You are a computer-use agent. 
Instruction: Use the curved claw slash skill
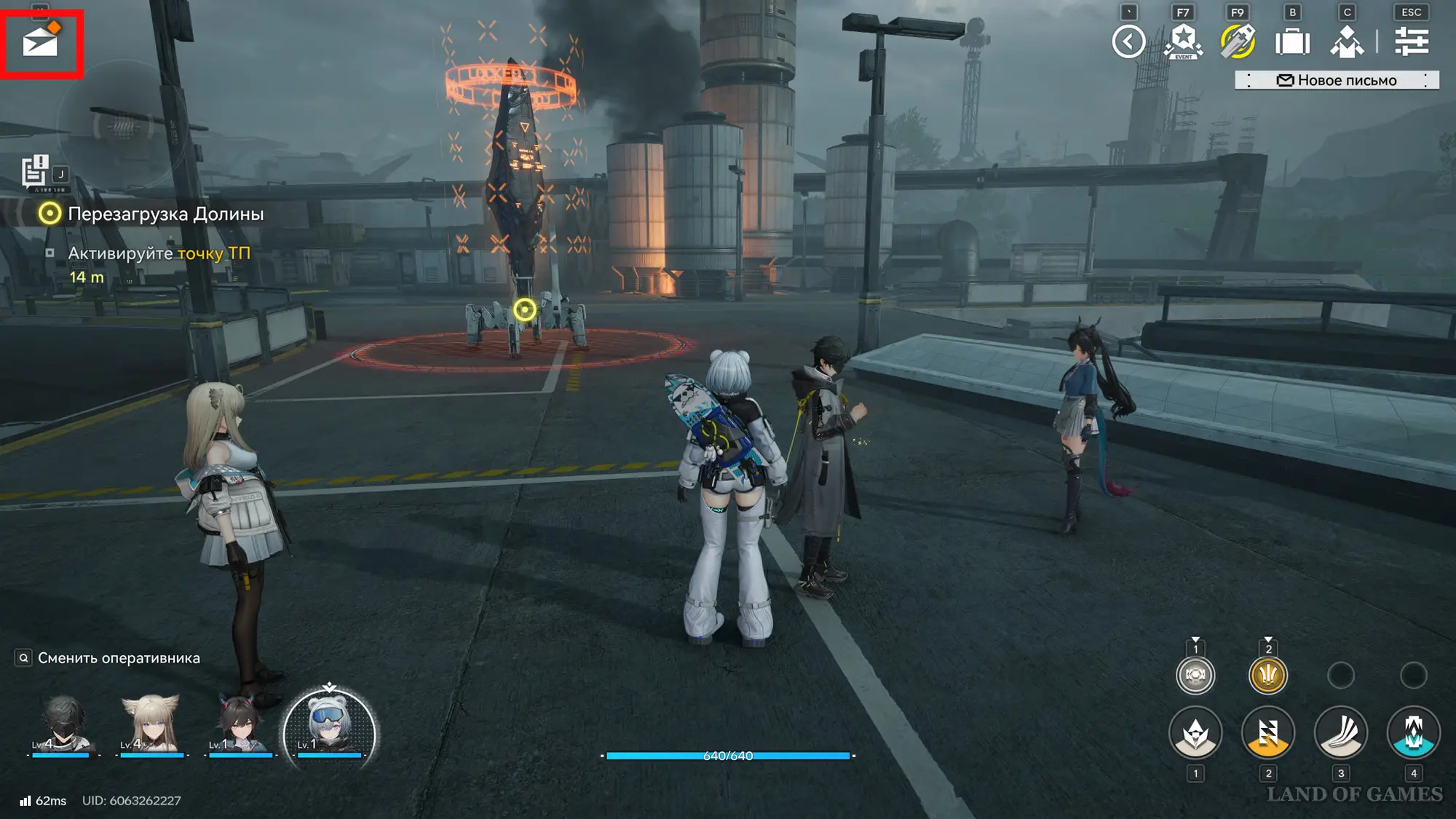1341,733
